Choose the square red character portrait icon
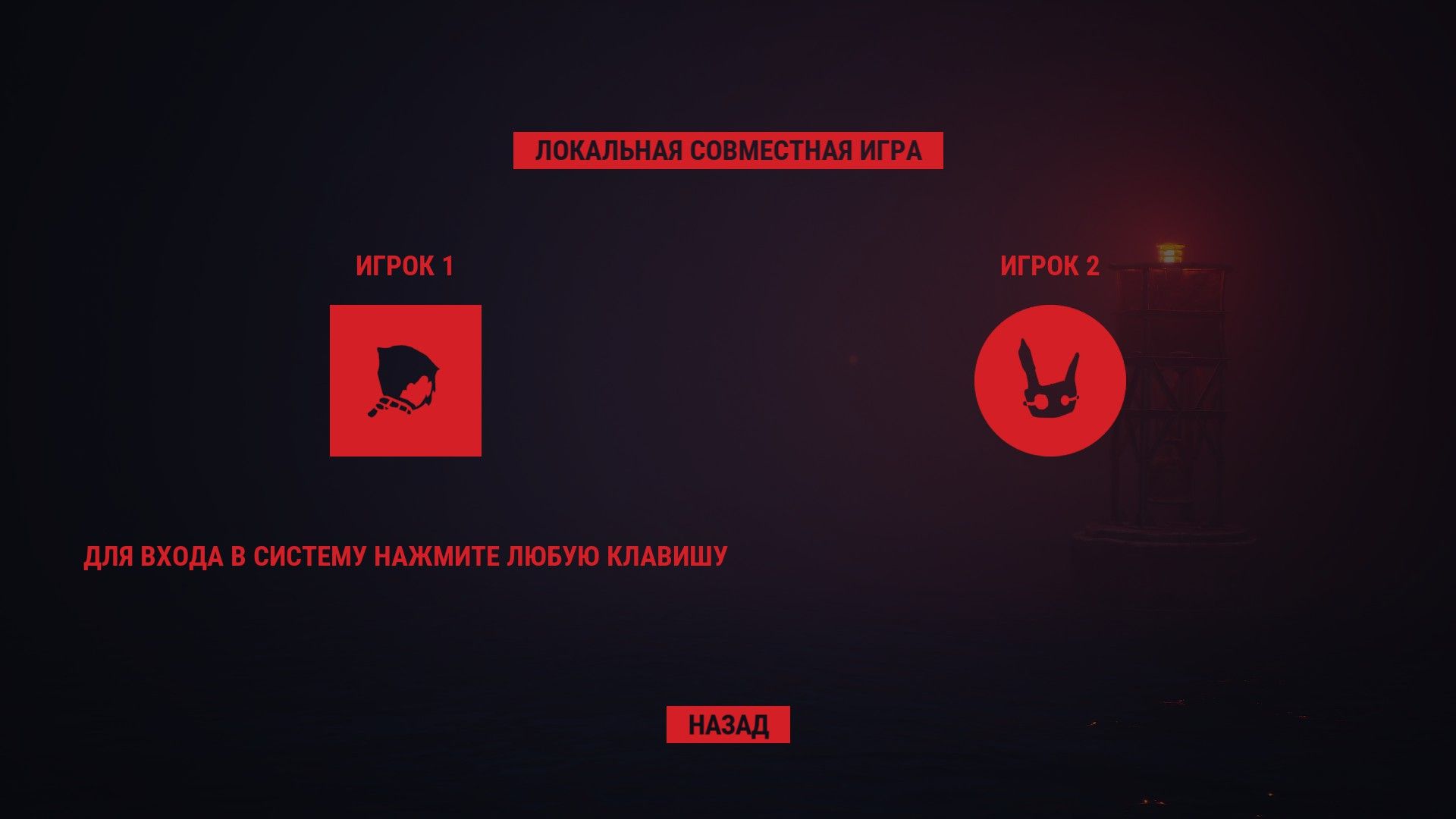This screenshot has height=819, width=1456. pos(405,380)
